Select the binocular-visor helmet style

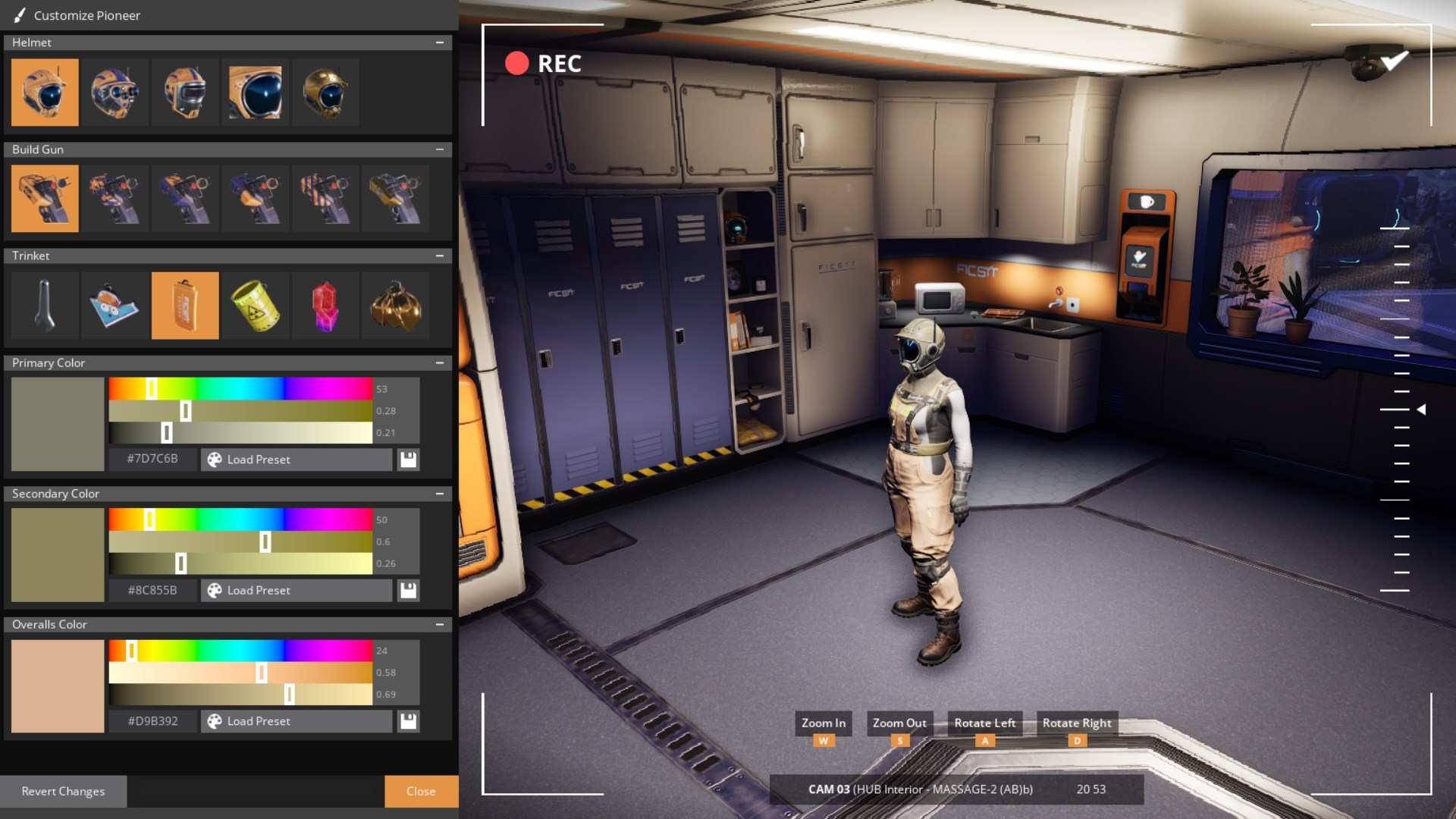115,93
